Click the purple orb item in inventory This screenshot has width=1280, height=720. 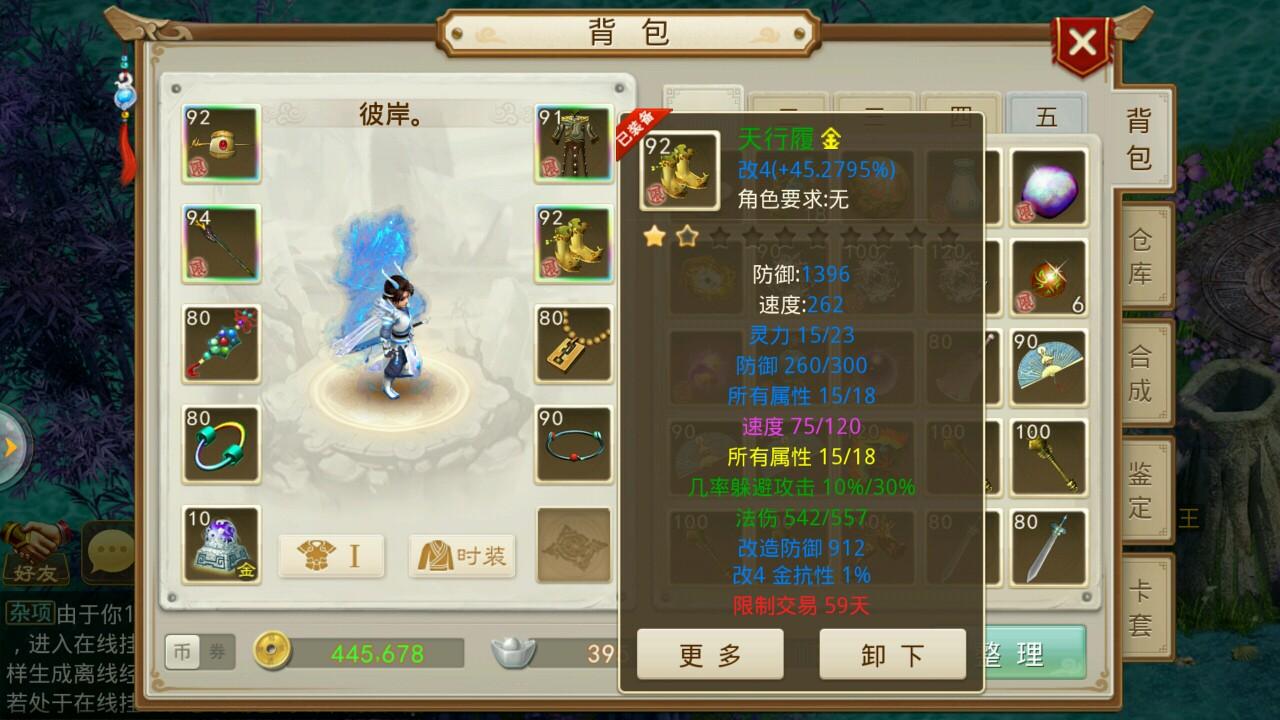pos(1048,188)
